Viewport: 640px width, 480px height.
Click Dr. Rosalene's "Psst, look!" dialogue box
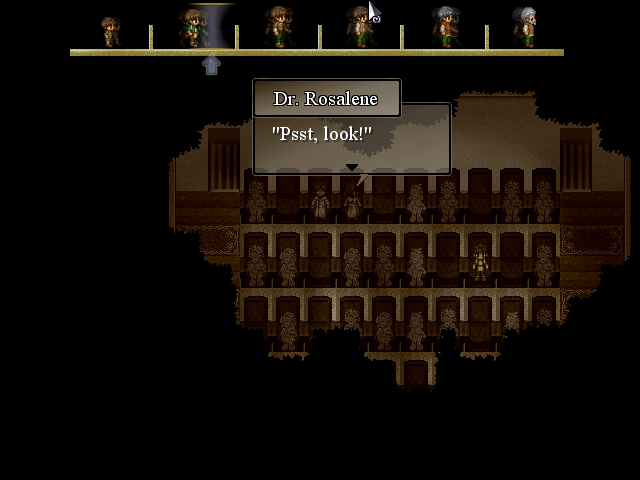pos(350,138)
